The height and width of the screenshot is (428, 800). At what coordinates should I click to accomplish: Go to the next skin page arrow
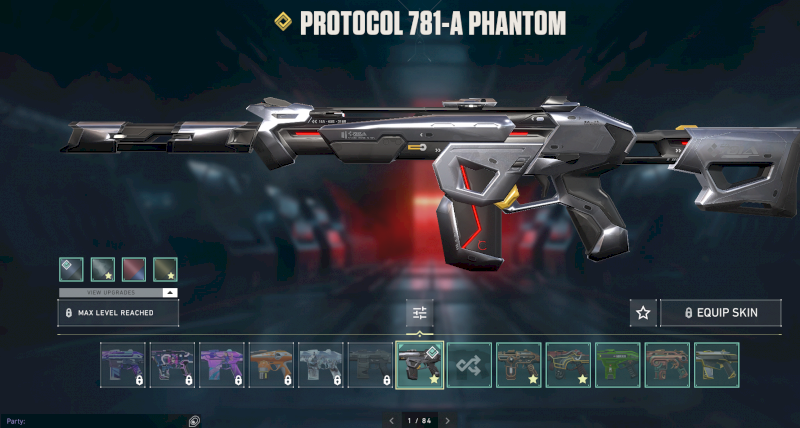point(447,421)
